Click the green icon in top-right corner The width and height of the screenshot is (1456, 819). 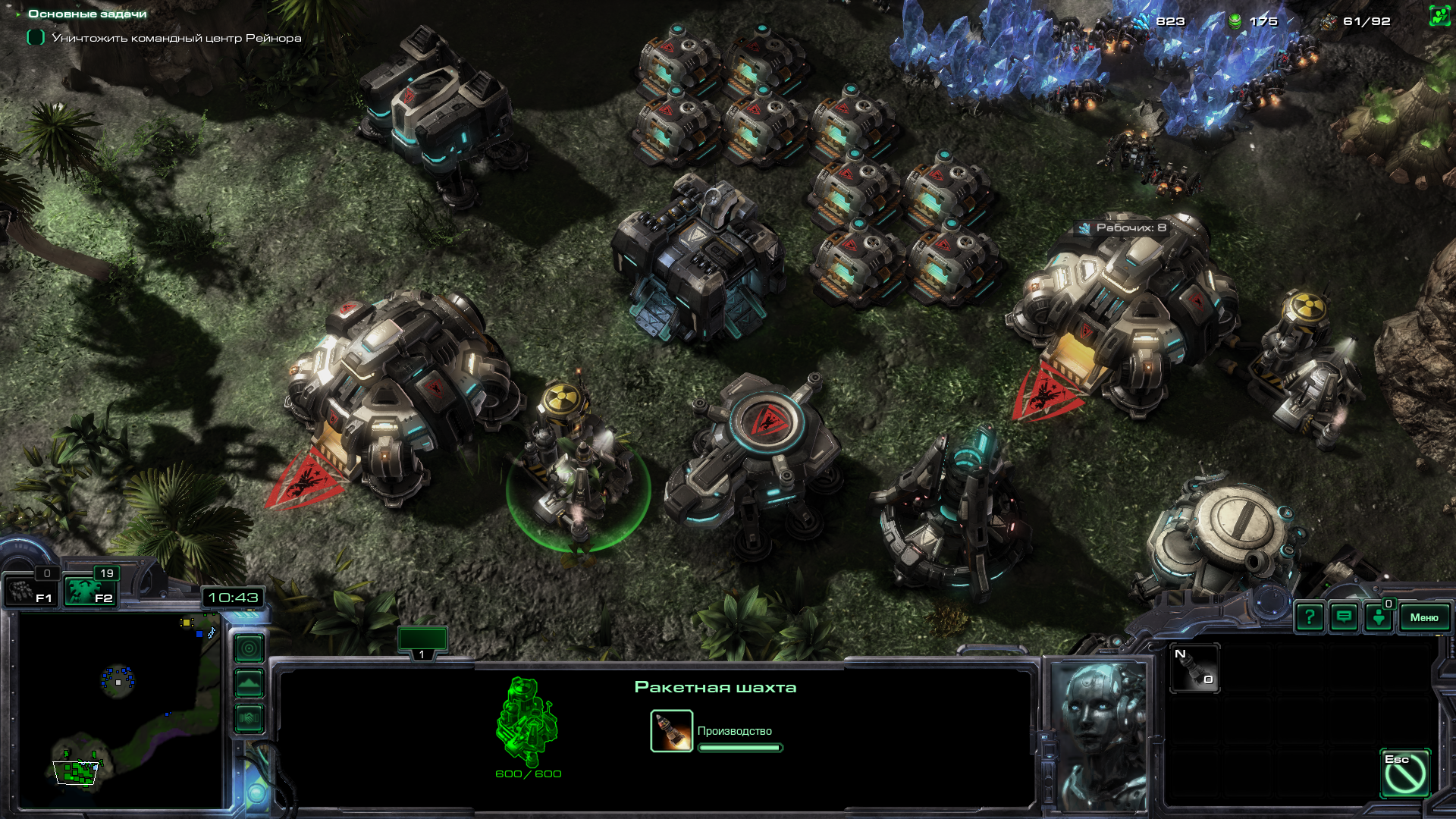[x=1439, y=16]
